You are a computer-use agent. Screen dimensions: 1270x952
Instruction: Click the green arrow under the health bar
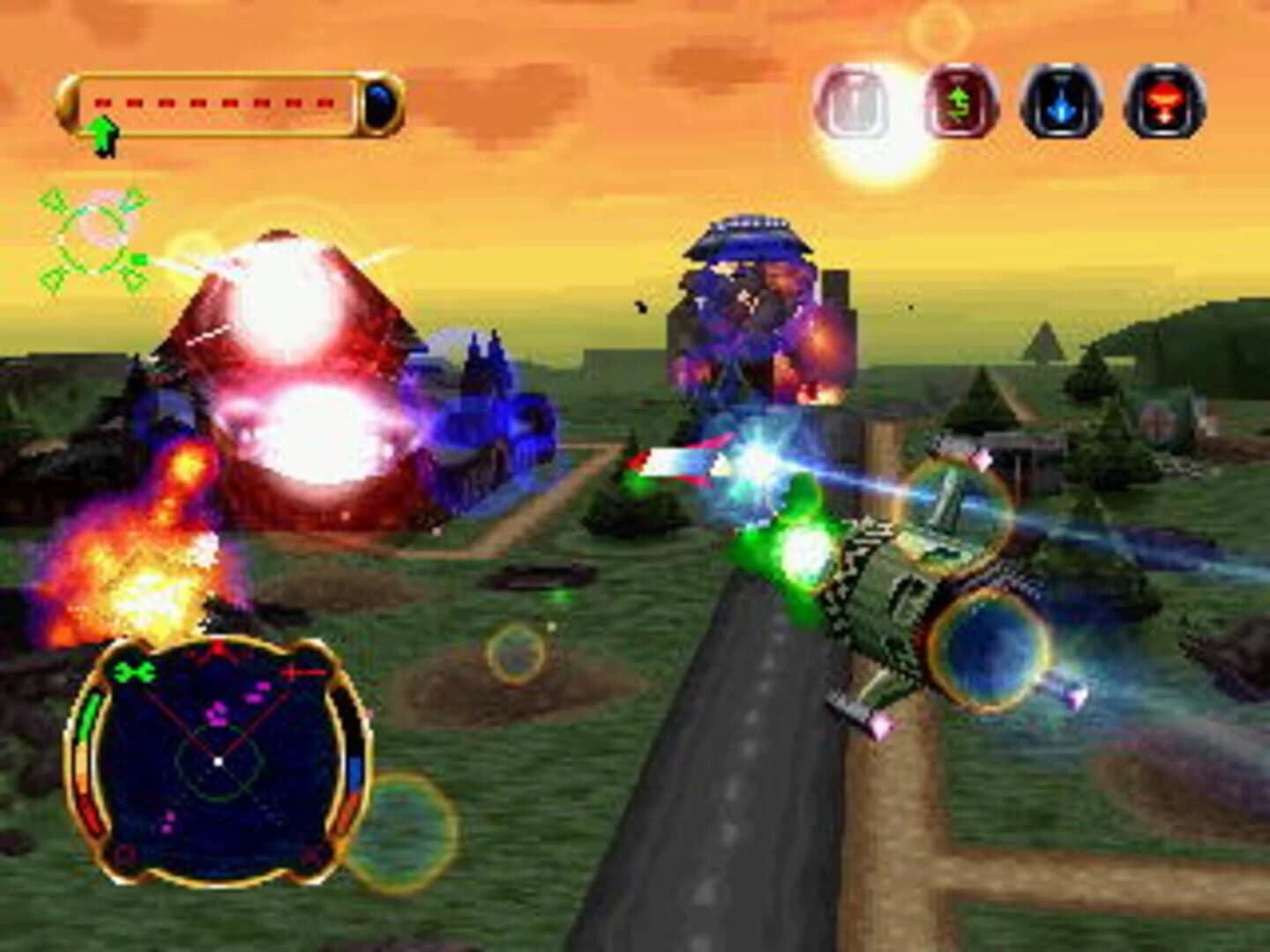(104, 133)
